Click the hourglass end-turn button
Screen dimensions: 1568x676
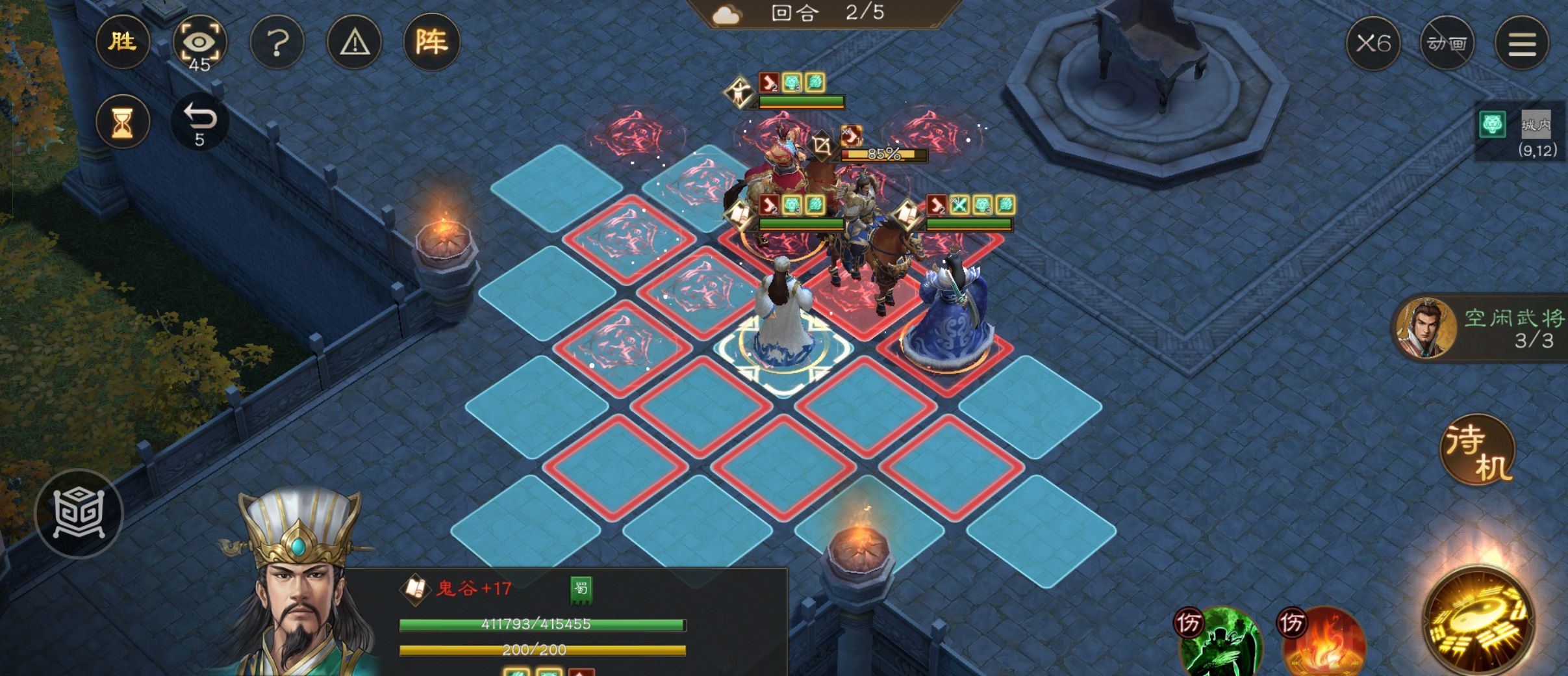click(122, 122)
